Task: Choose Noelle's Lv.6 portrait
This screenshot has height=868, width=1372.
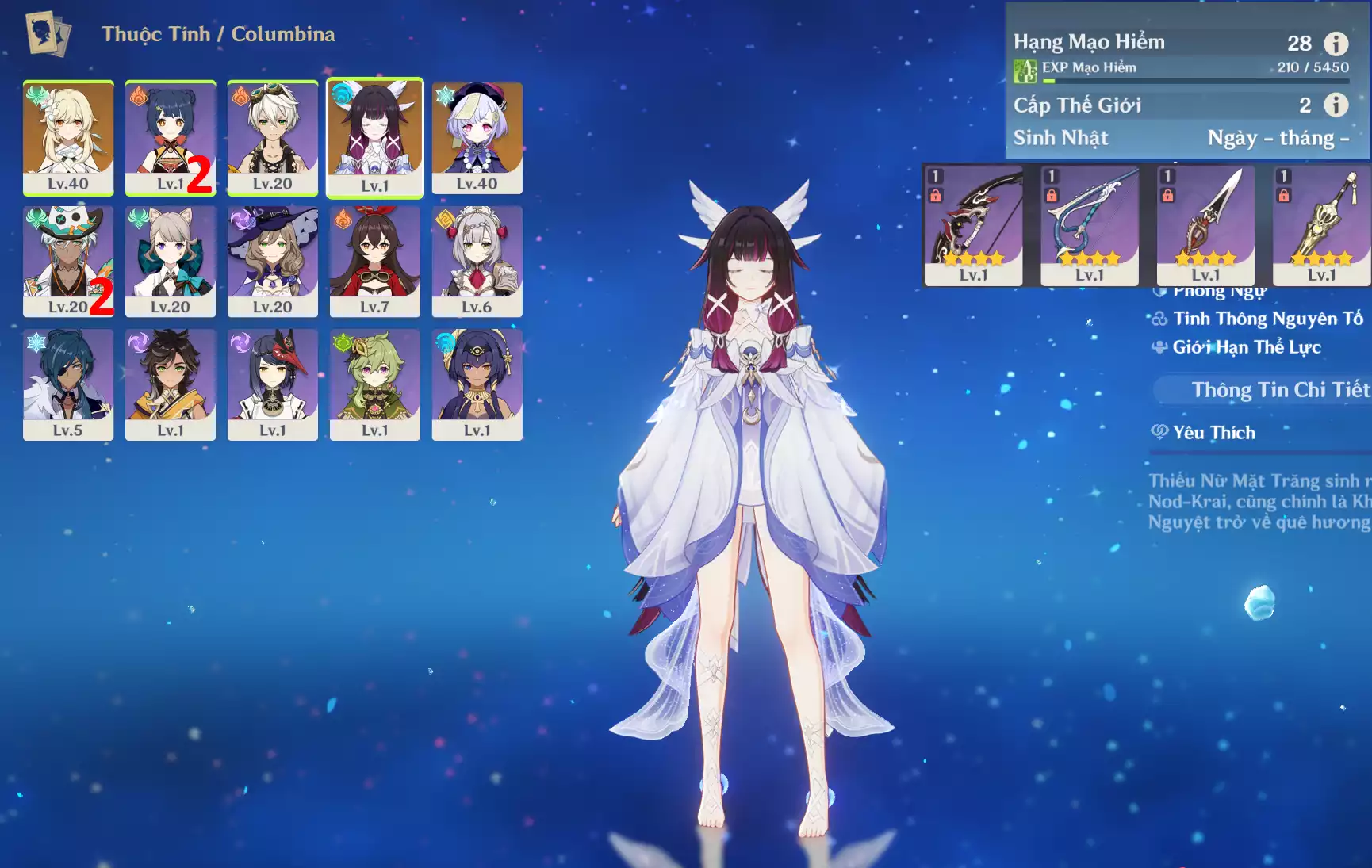Action: [477, 260]
